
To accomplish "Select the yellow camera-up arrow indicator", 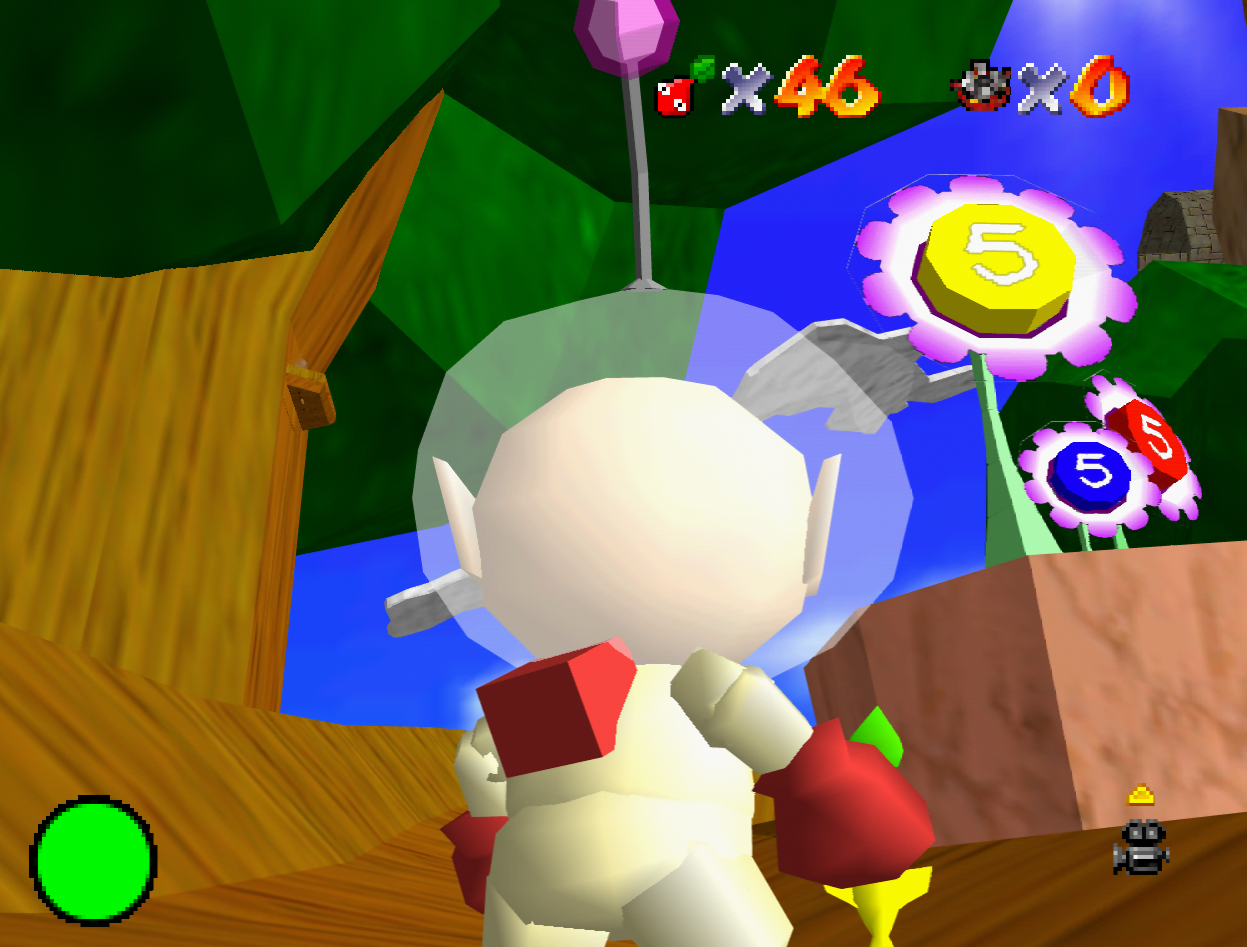I will click(1141, 795).
